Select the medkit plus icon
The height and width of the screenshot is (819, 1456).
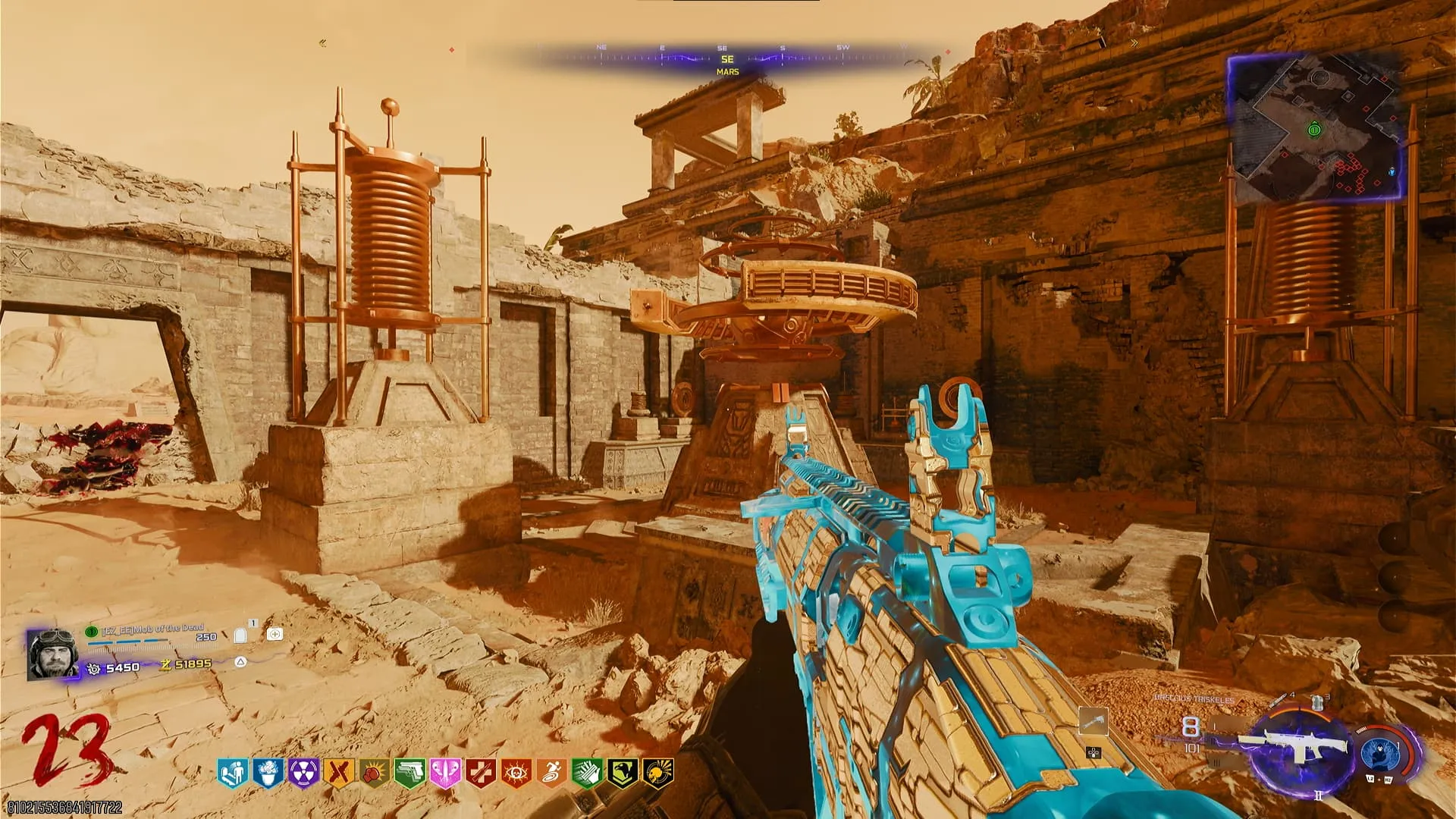click(x=275, y=634)
